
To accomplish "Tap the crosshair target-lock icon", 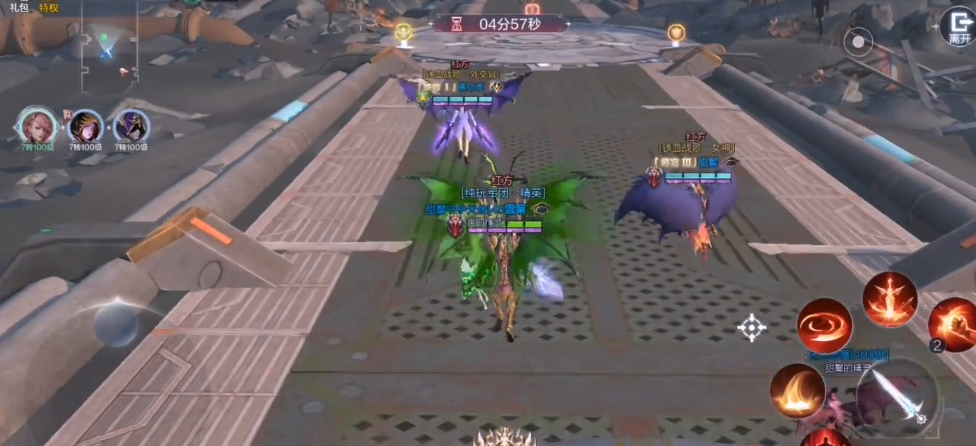I will pos(752,327).
